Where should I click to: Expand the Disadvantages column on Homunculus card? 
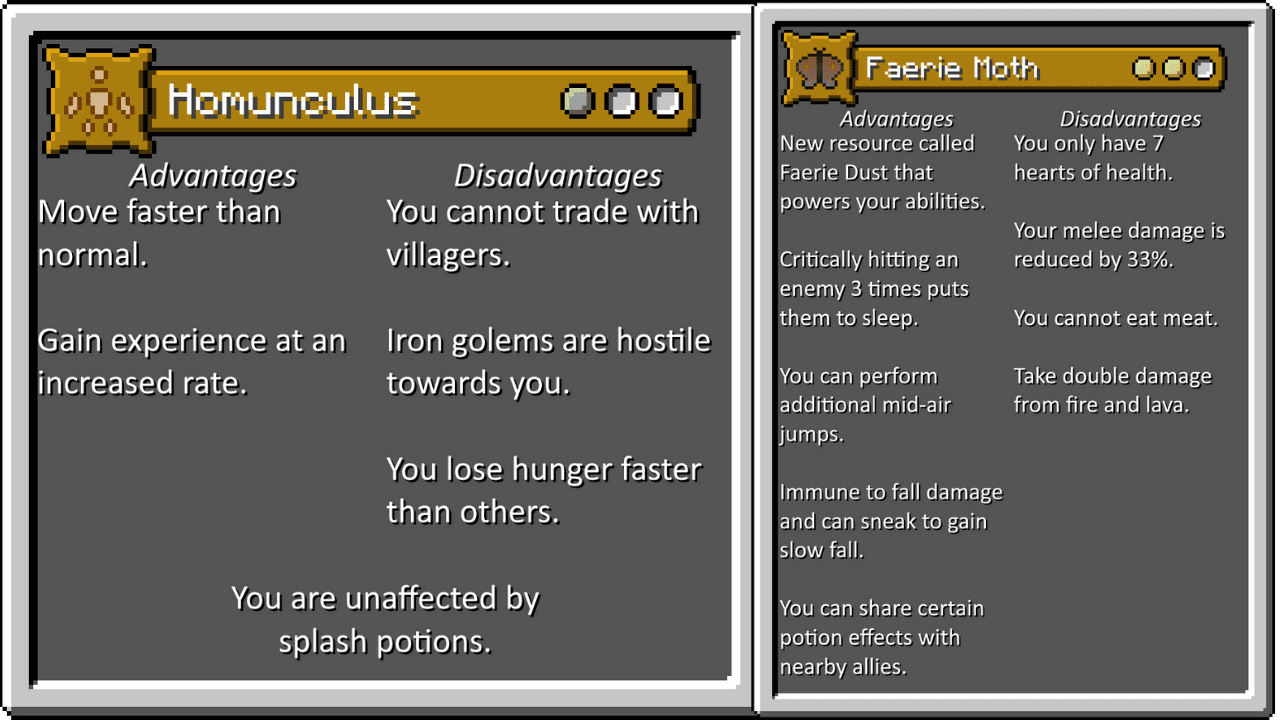pos(558,174)
